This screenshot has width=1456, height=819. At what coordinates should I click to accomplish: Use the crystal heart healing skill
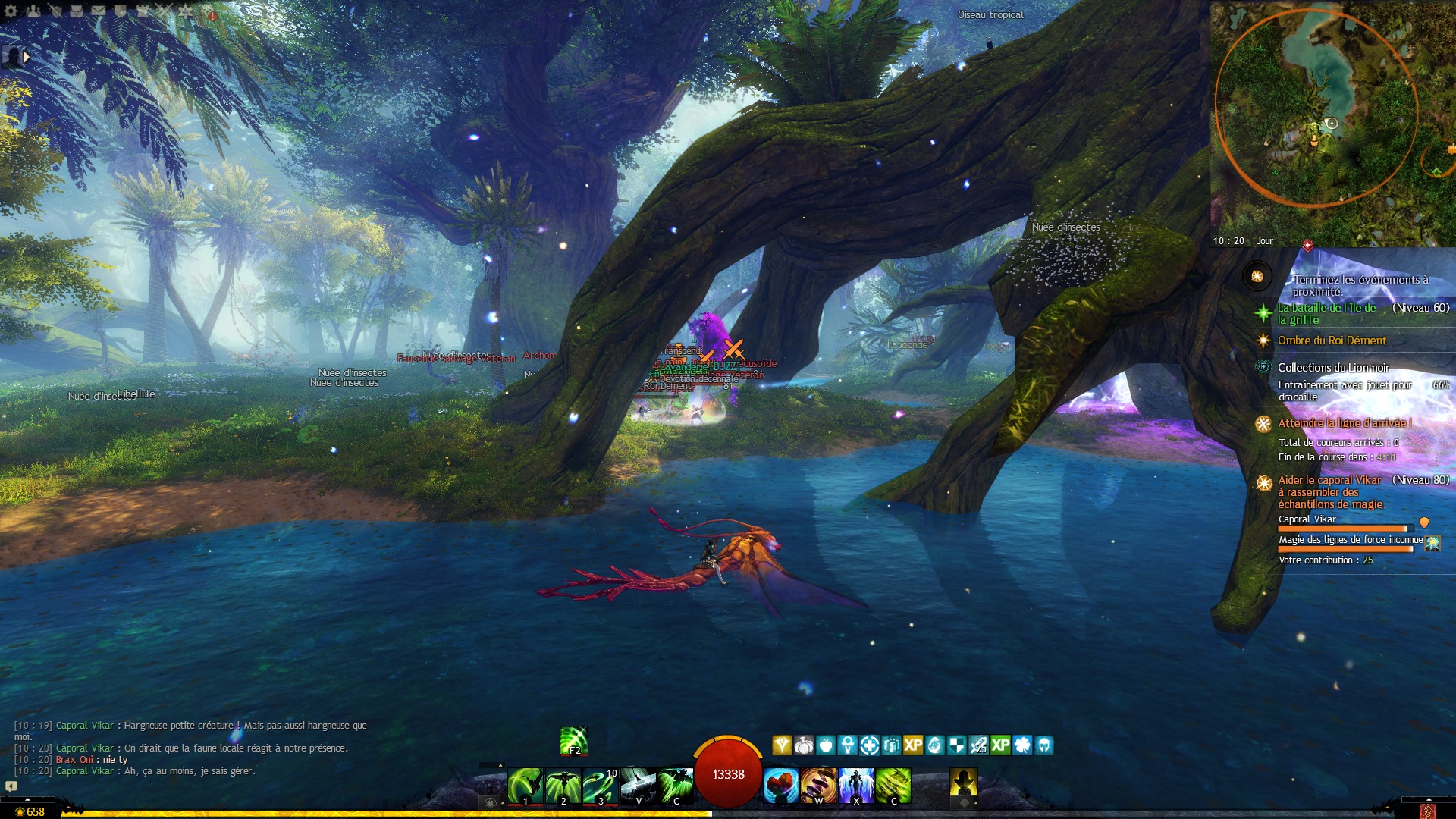(x=780, y=786)
